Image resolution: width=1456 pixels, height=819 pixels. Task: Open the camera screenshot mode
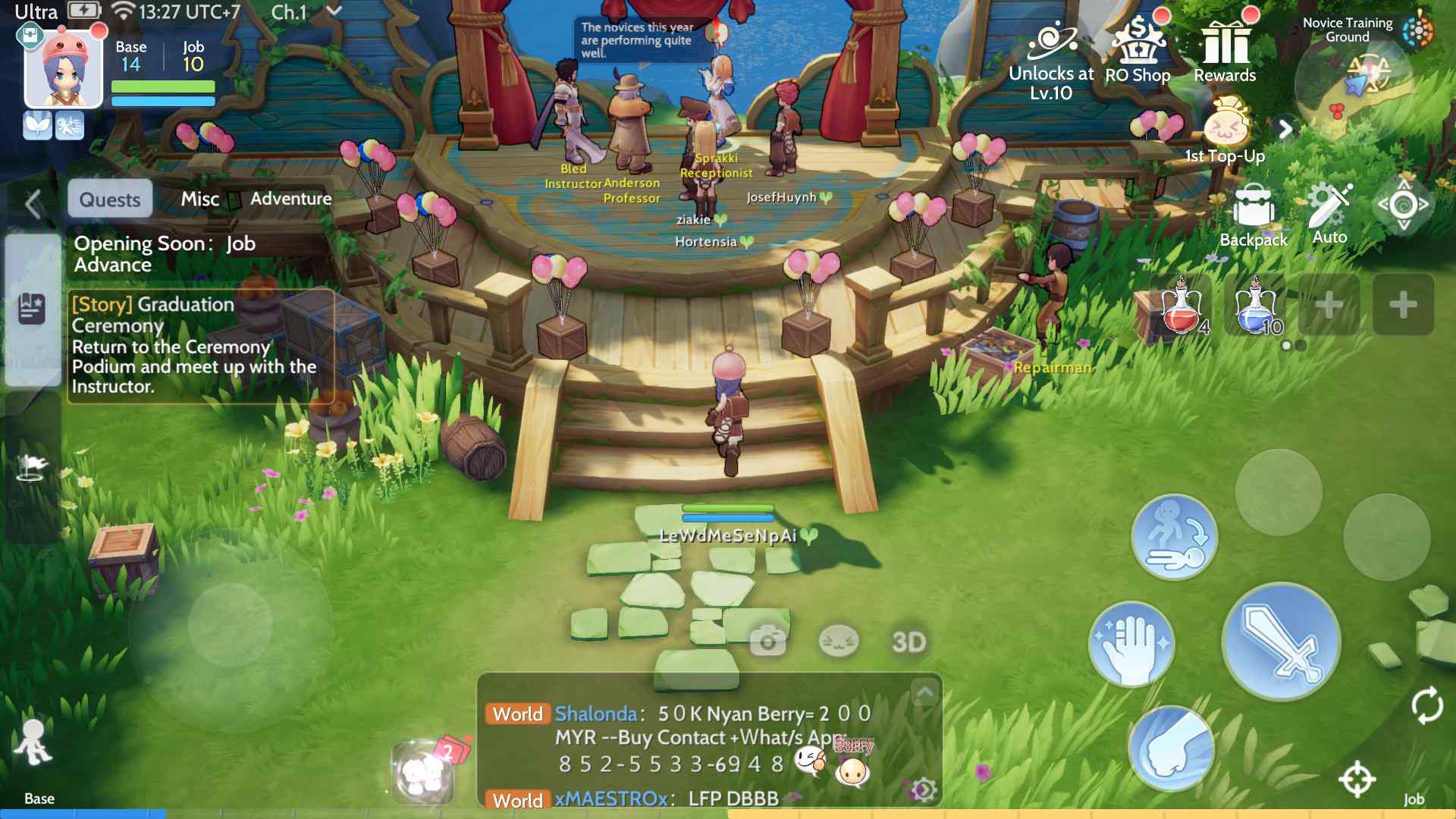tap(767, 642)
